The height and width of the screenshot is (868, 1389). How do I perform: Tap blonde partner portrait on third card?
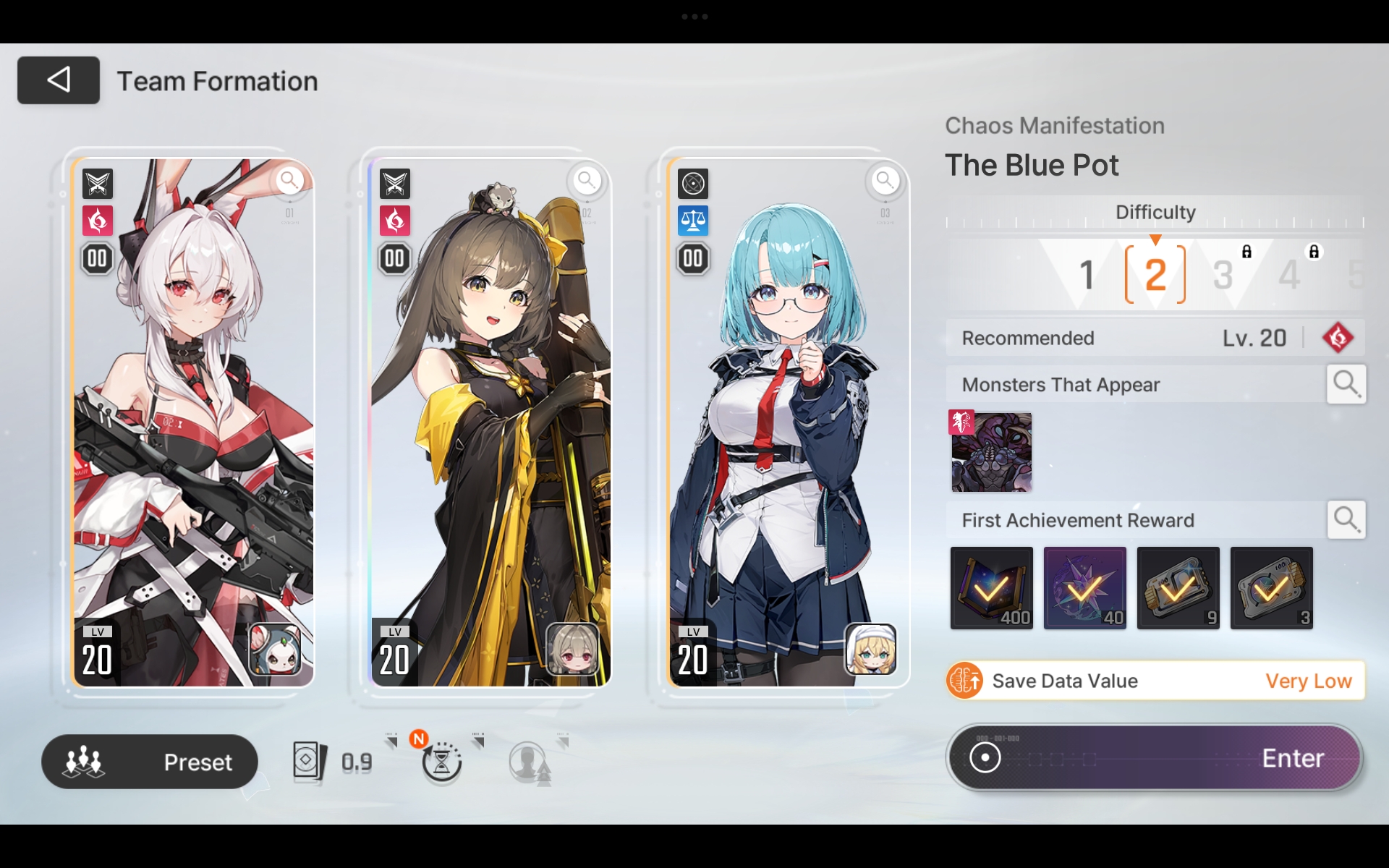click(x=870, y=649)
